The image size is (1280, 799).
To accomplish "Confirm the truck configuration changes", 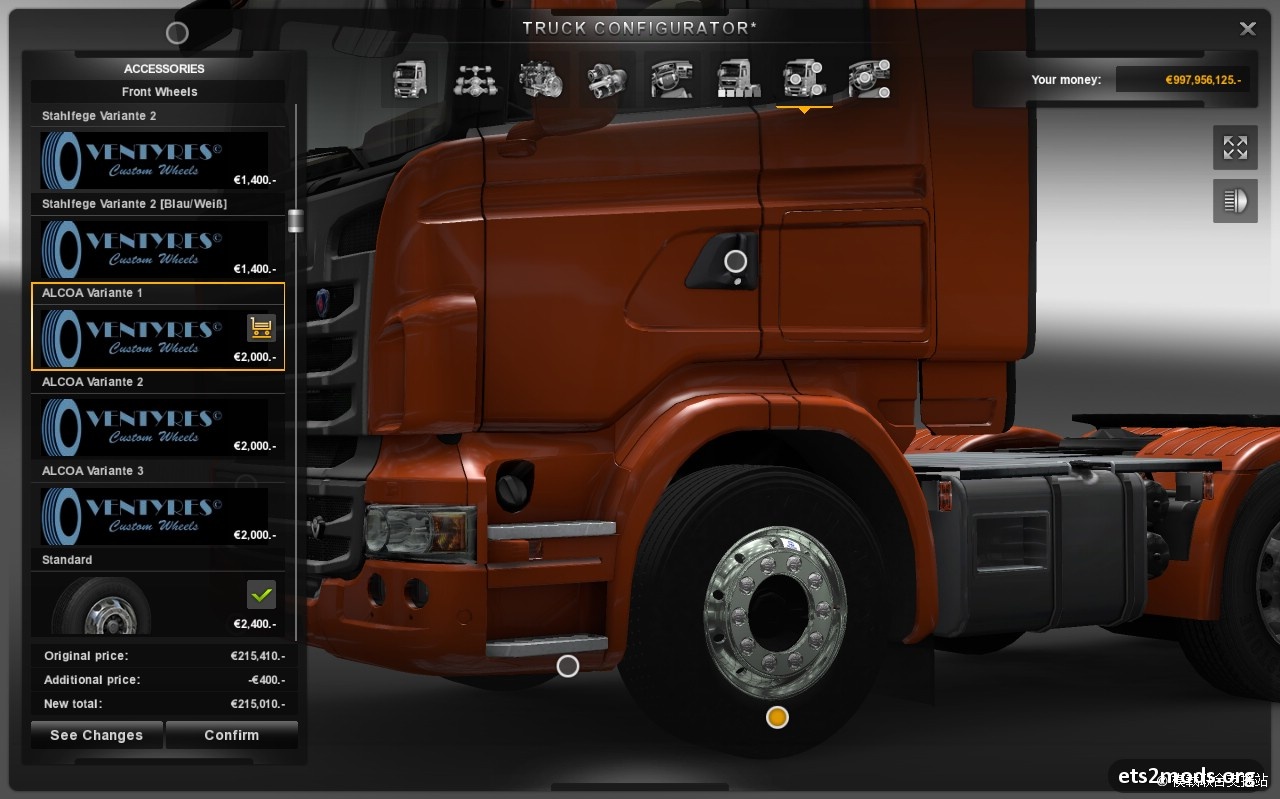I will tap(231, 735).
